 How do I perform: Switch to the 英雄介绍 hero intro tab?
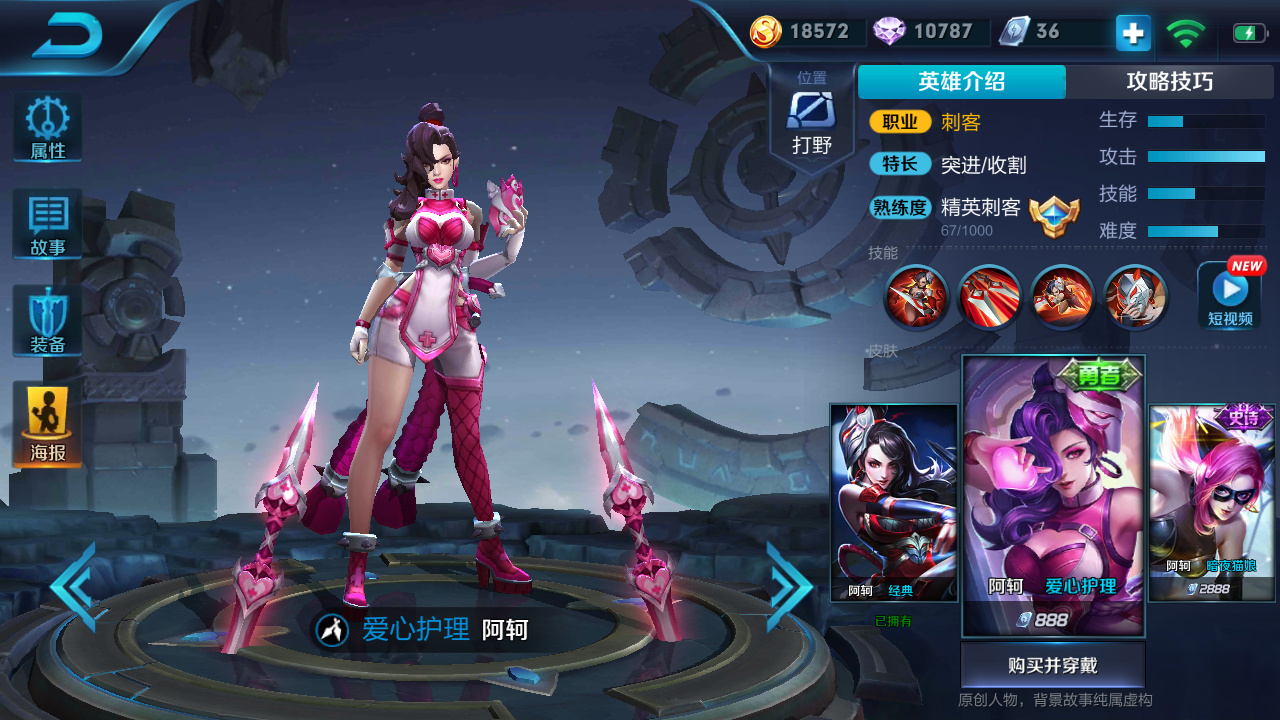[x=961, y=82]
